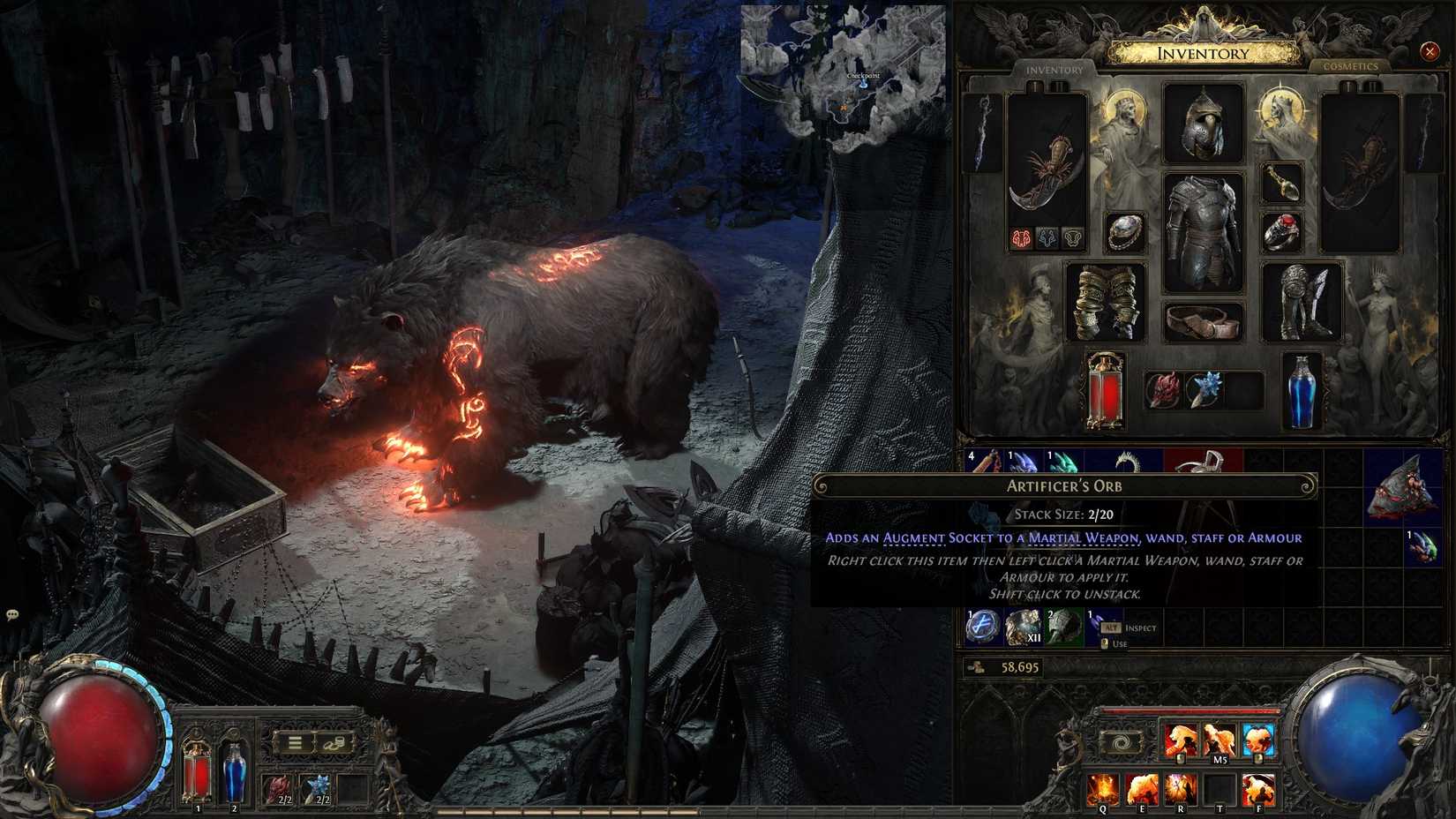This screenshot has width=1456, height=819.
Task: Select the blue-highlighted right-mouse skill icon
Action: [x=1256, y=737]
